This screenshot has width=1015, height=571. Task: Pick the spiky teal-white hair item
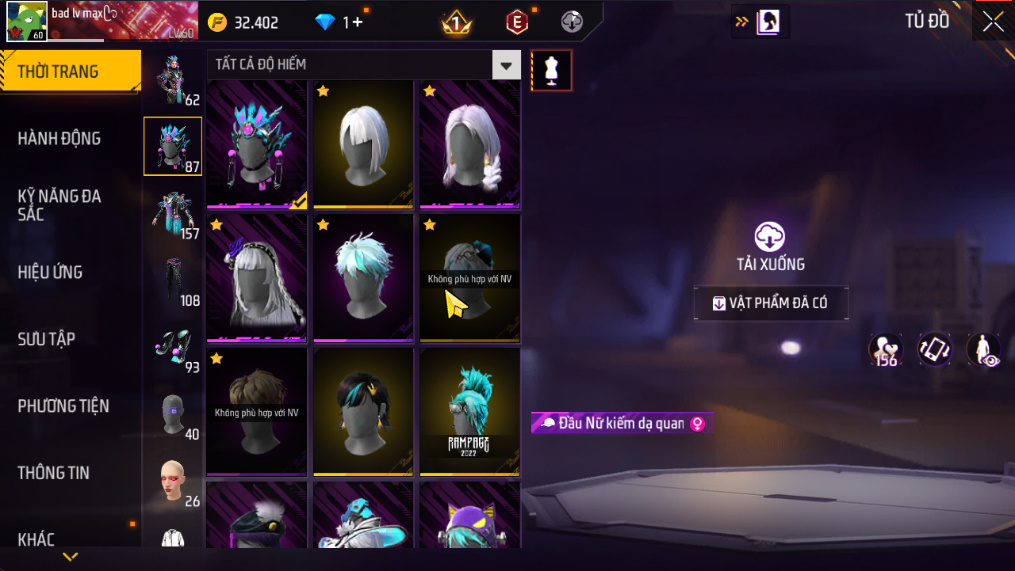point(363,278)
